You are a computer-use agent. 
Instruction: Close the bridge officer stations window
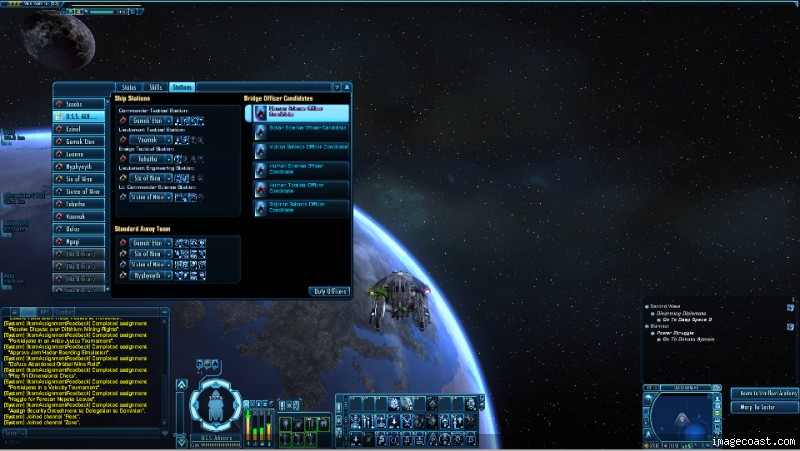[347, 88]
